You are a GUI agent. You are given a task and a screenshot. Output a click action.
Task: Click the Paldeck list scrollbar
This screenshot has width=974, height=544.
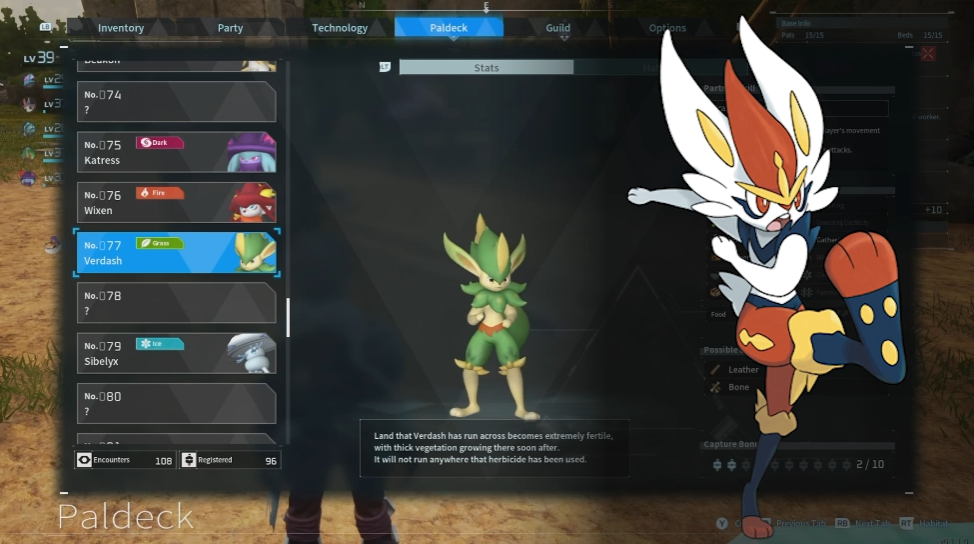[288, 318]
